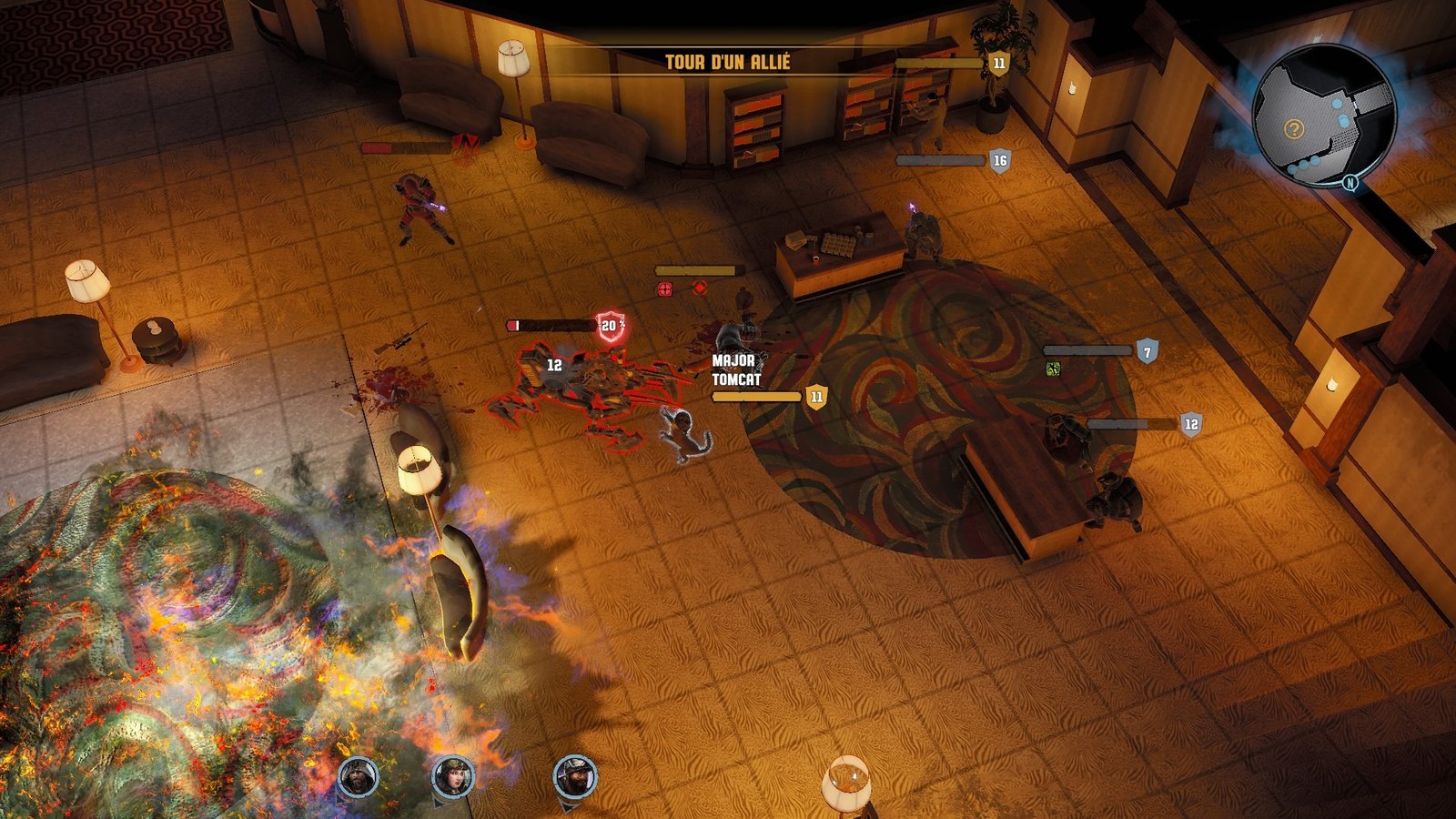Open the circular minimap

pos(1323,116)
